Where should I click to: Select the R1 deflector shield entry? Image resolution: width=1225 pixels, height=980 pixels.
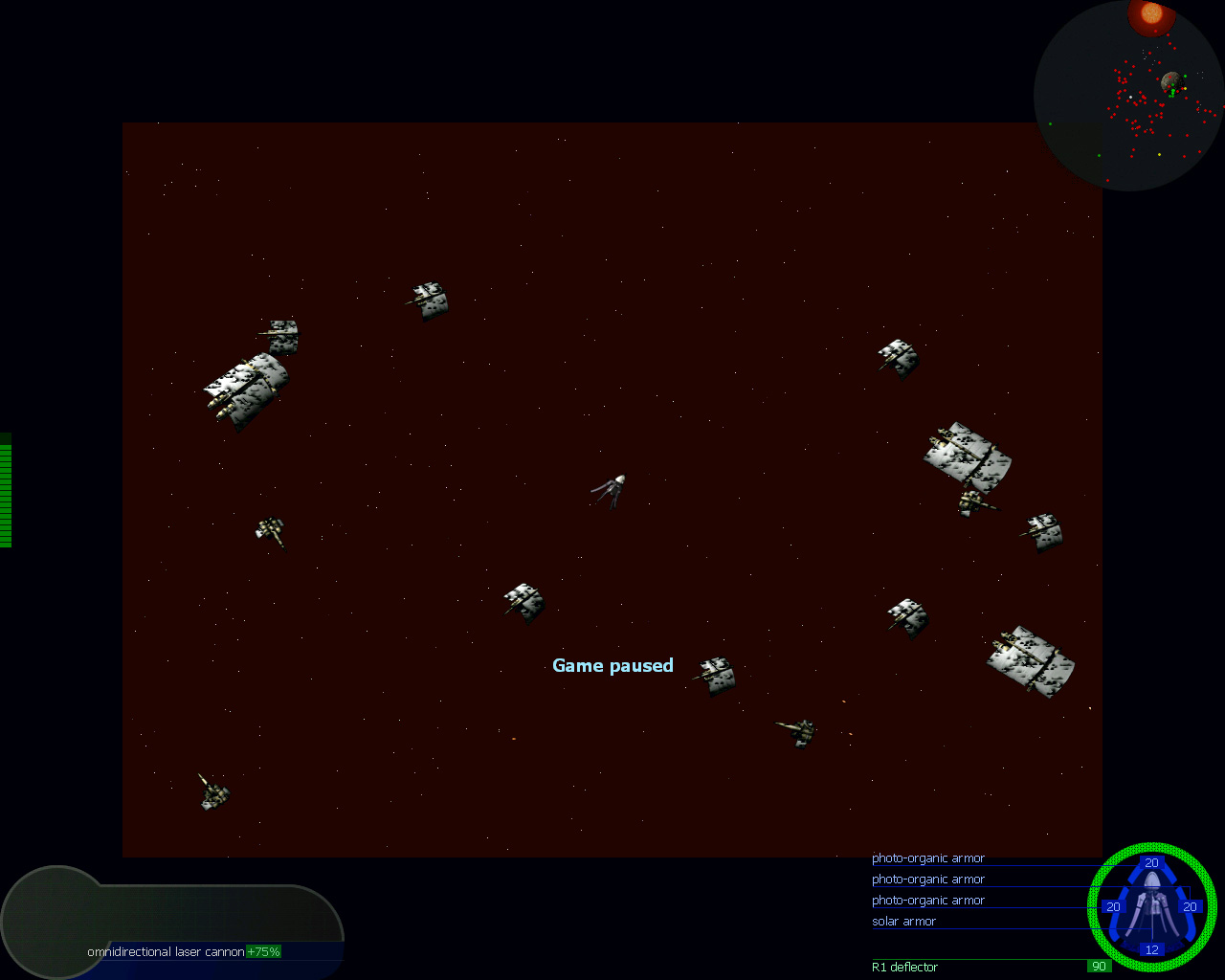904,967
